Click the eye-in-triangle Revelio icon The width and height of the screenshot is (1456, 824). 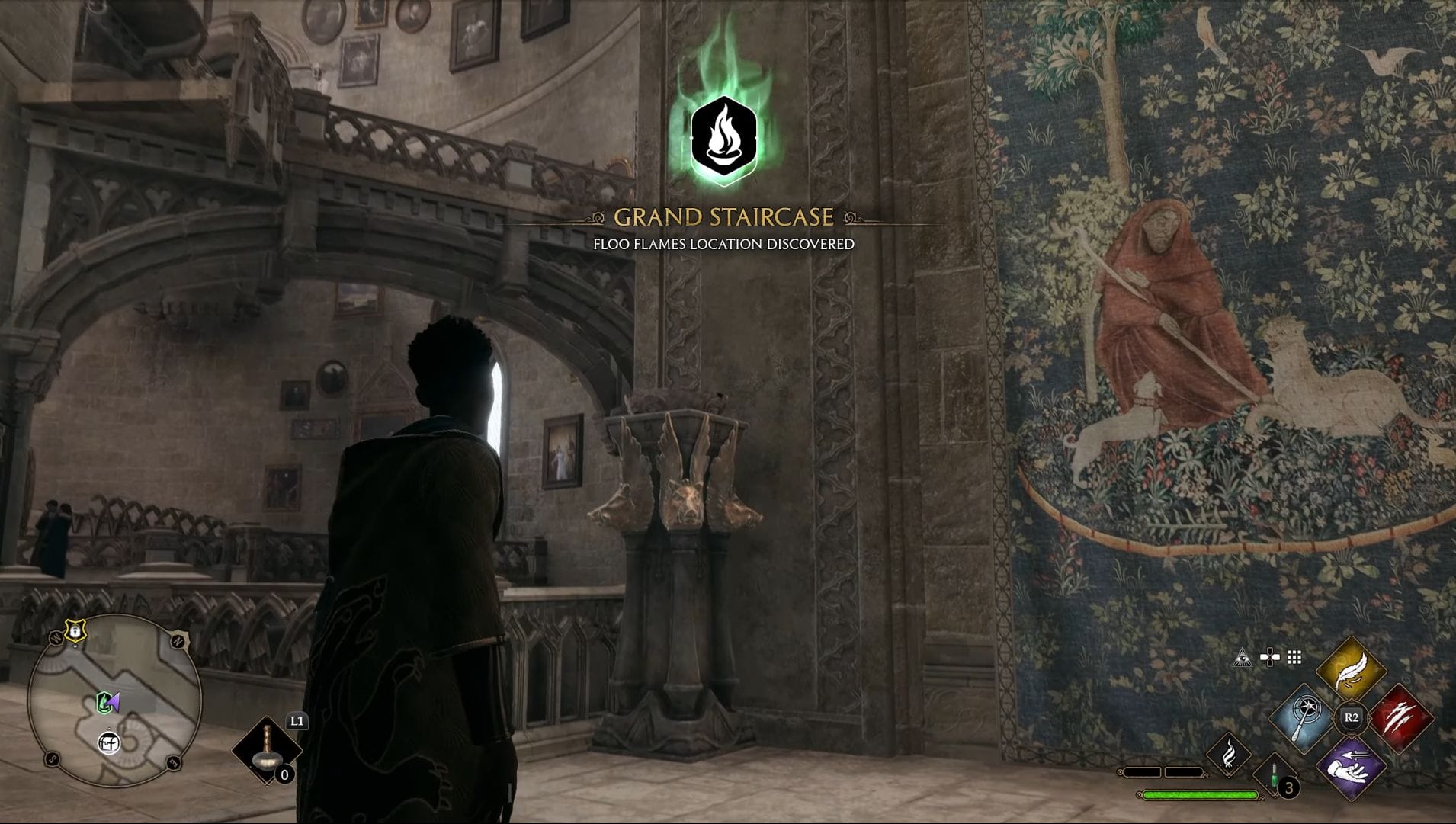point(1243,658)
